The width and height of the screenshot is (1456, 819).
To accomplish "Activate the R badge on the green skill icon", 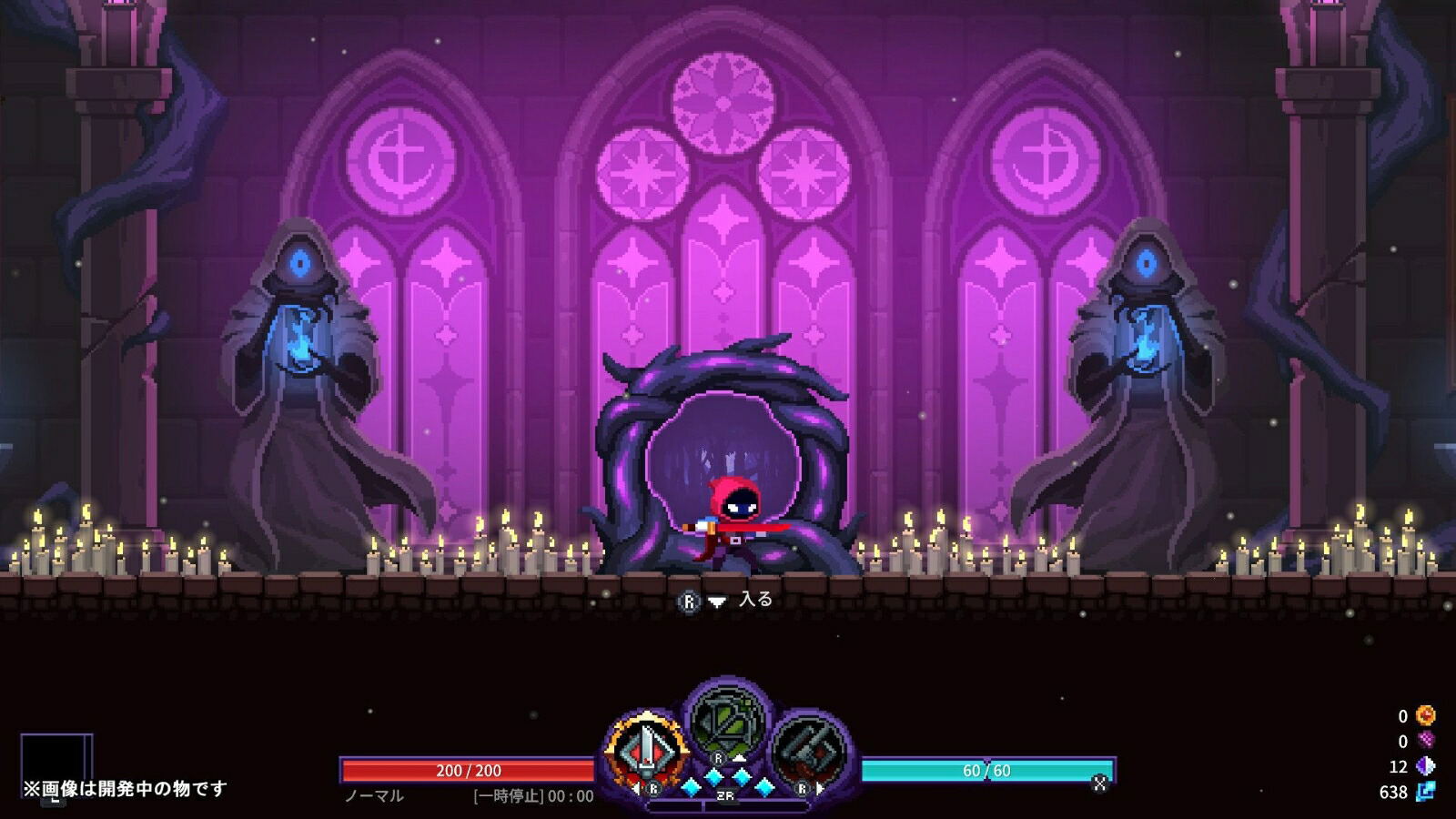I will point(717,758).
